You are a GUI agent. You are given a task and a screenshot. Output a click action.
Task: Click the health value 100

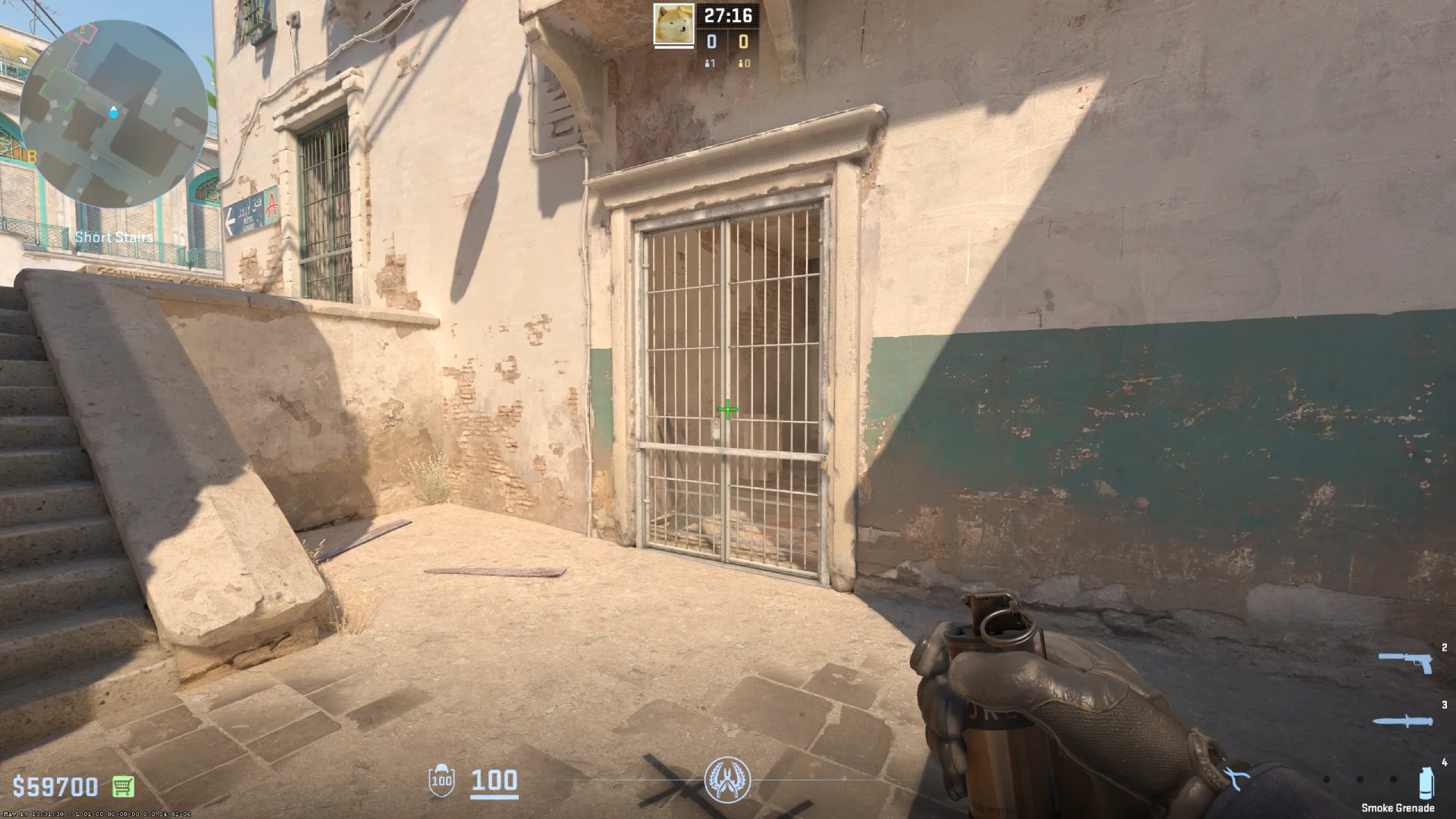click(493, 781)
